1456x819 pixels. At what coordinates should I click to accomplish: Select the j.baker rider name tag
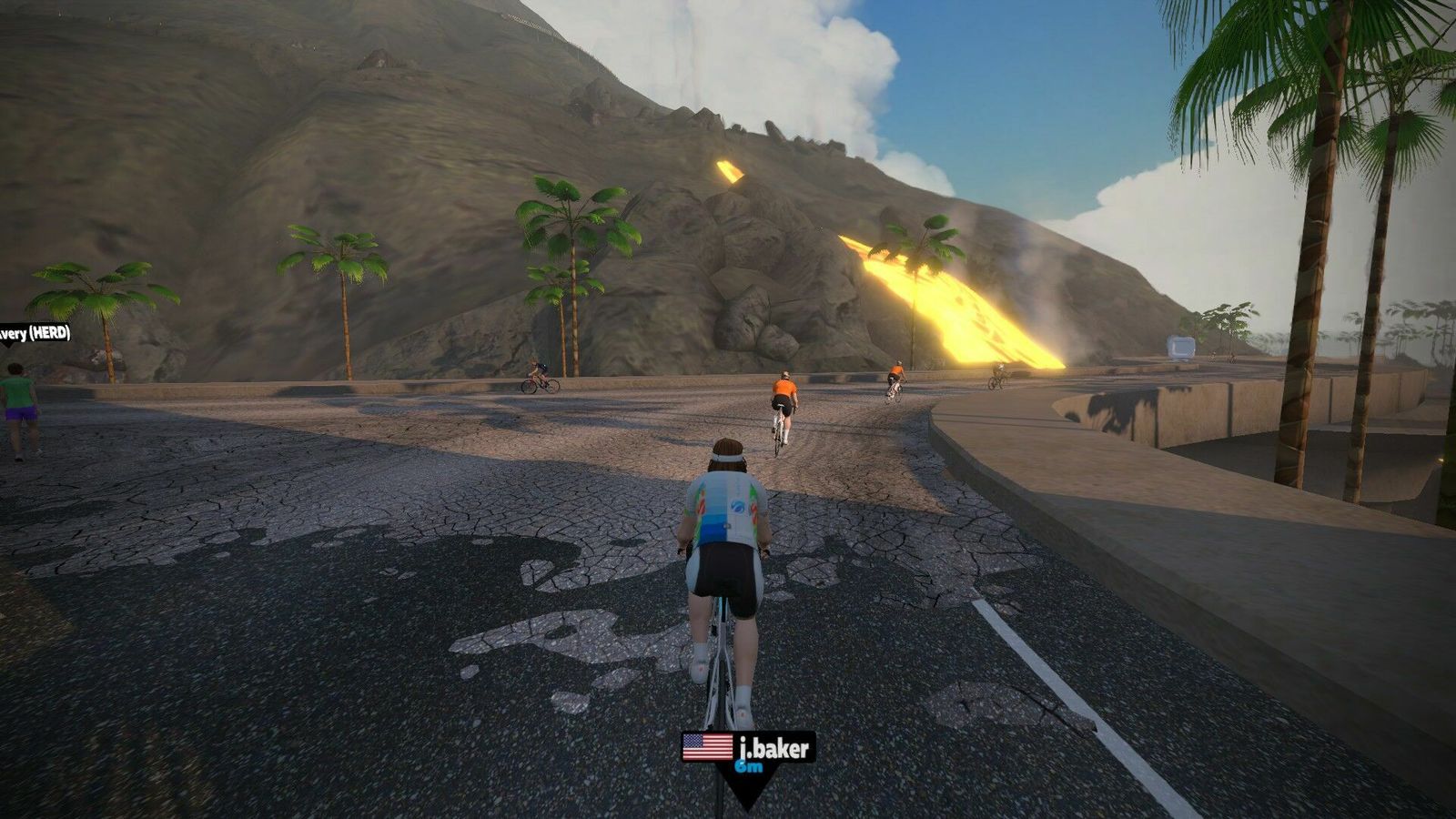[x=749, y=749]
